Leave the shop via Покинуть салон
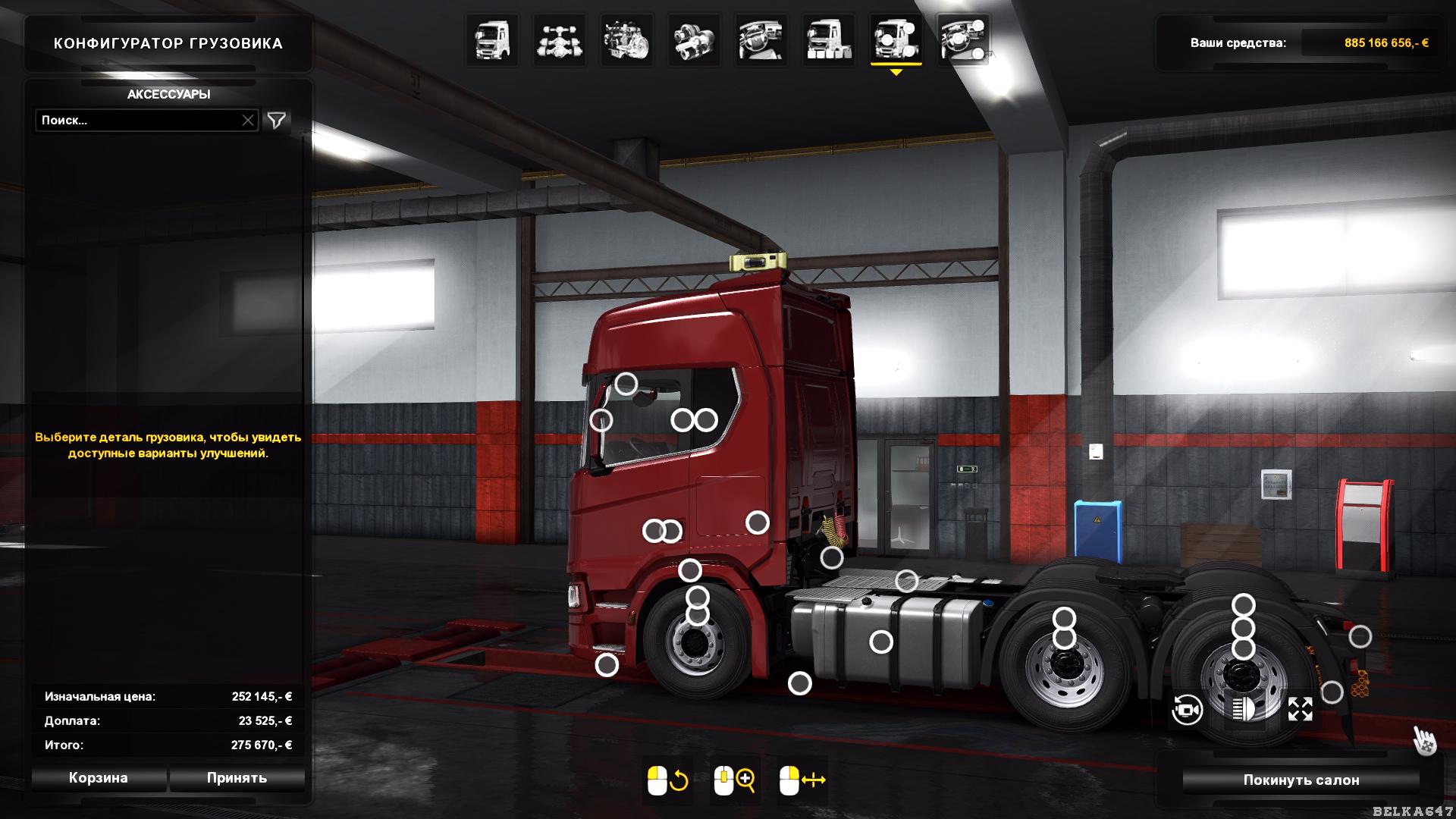This screenshot has width=1456, height=819. pos(1301,780)
